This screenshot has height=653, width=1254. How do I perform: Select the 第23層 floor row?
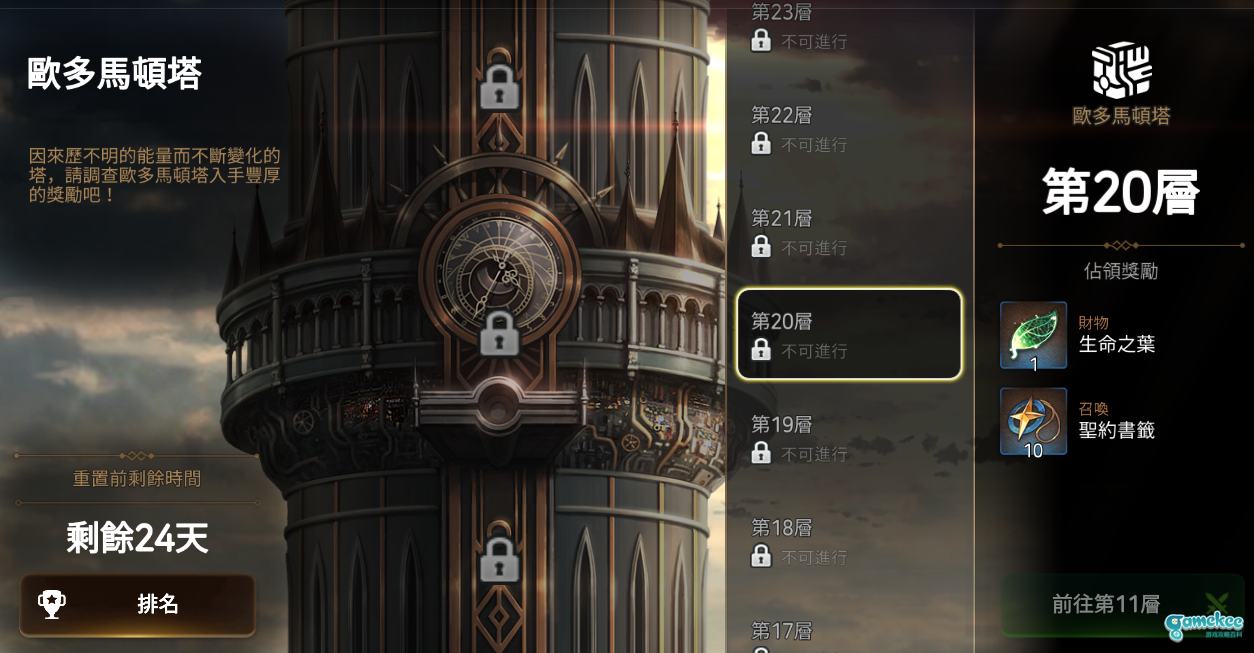click(x=848, y=27)
